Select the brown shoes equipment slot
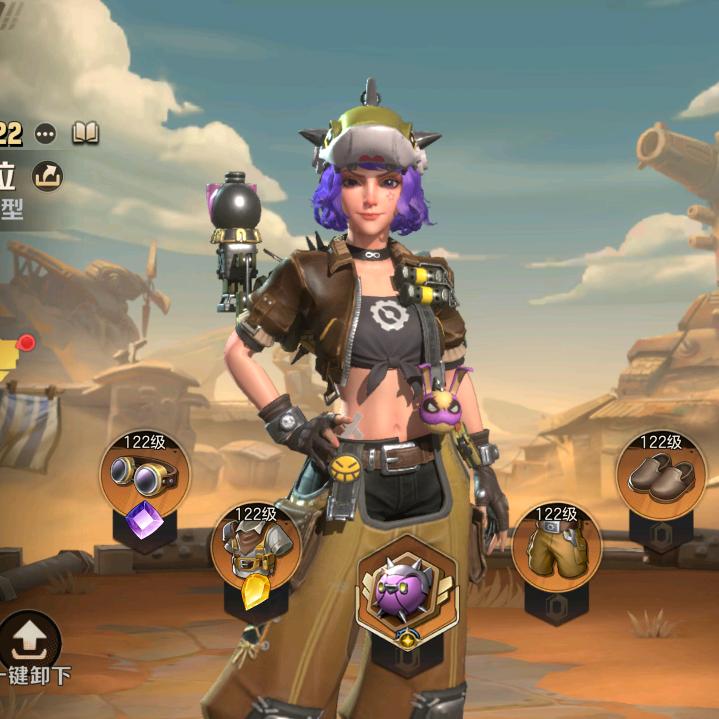The height and width of the screenshot is (719, 719). 660,476
